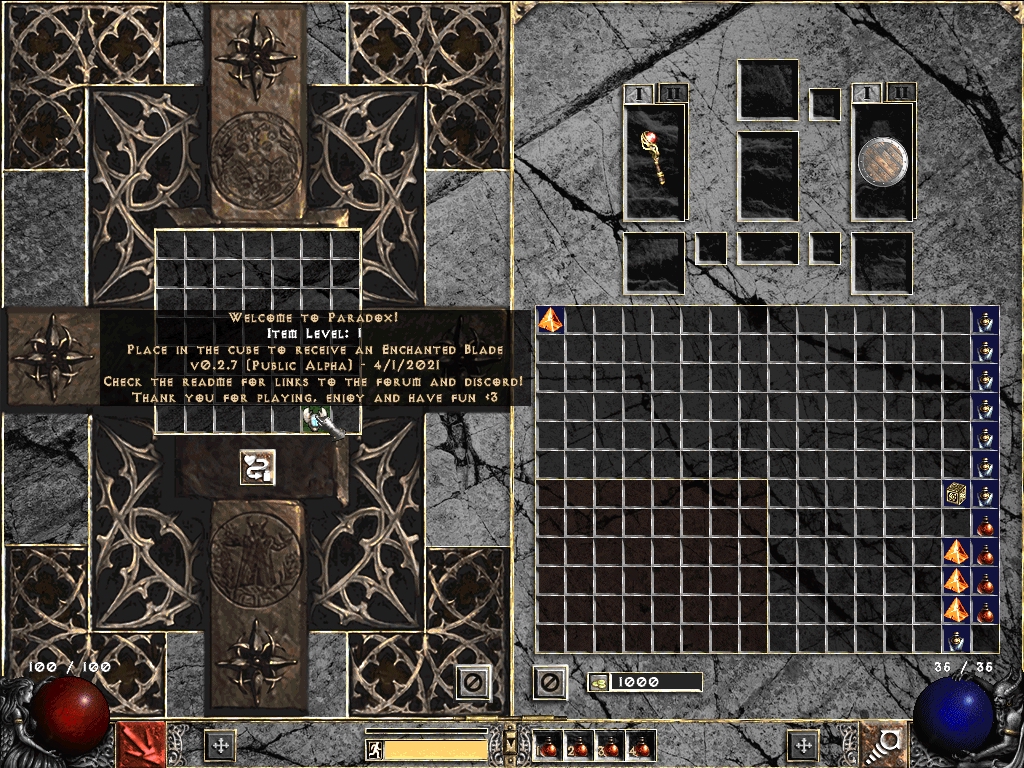Switch to weapon set II above the shield
1024x768 pixels.
coord(901,93)
